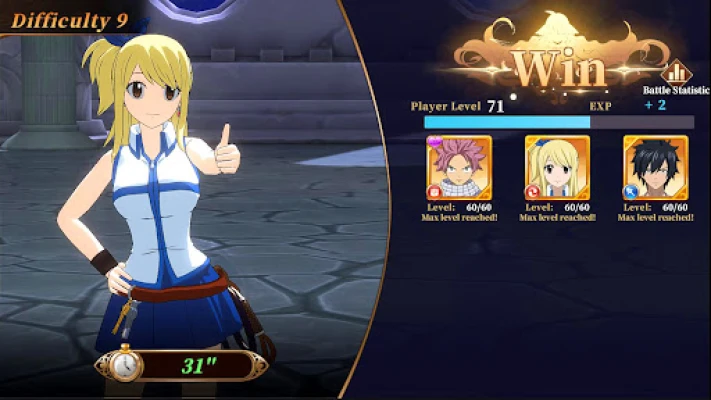Choose the blonde Lucy character portrait
The width and height of the screenshot is (711, 400).
click(557, 167)
